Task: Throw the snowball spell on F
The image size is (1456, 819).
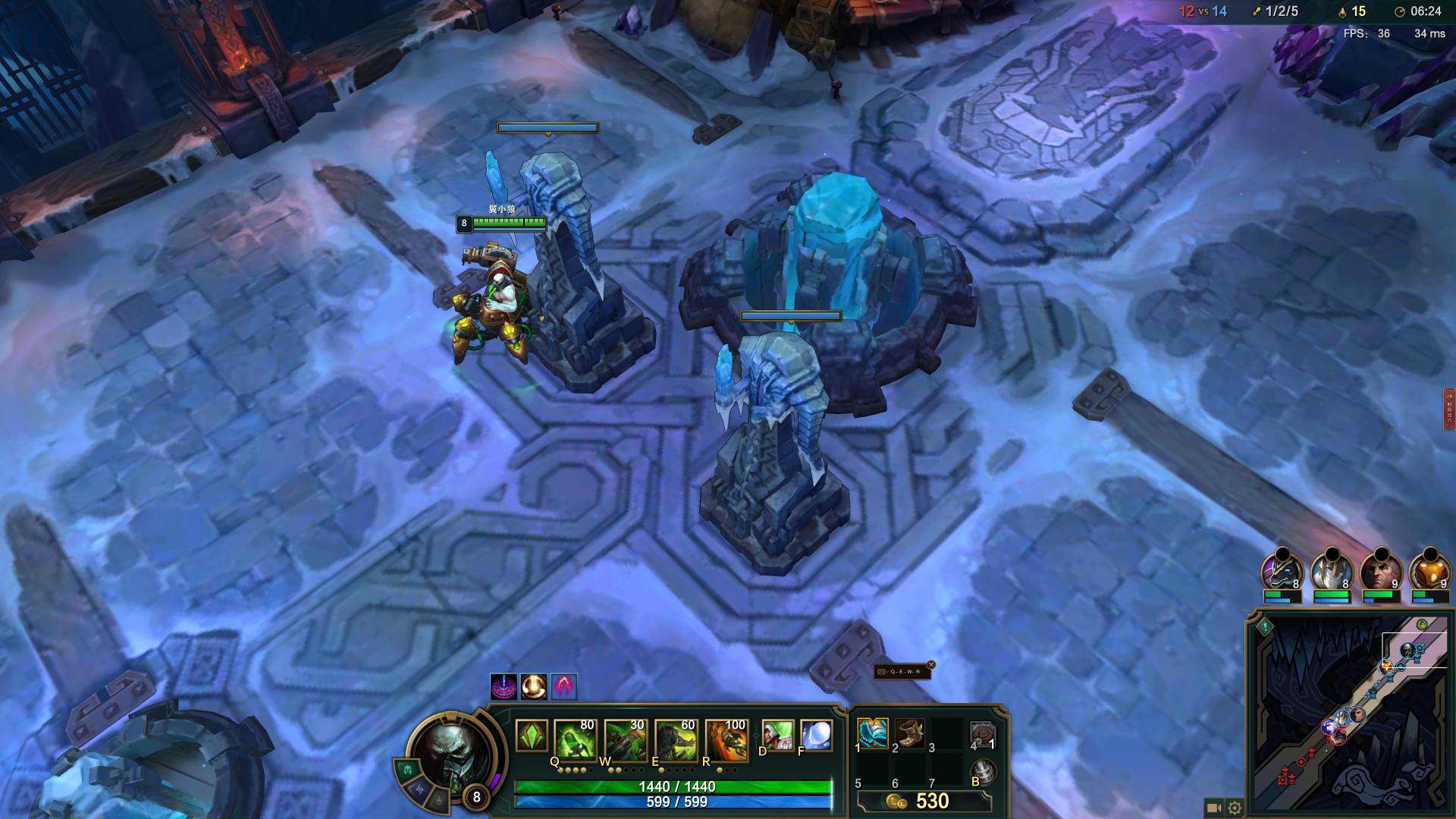Action: point(816,736)
